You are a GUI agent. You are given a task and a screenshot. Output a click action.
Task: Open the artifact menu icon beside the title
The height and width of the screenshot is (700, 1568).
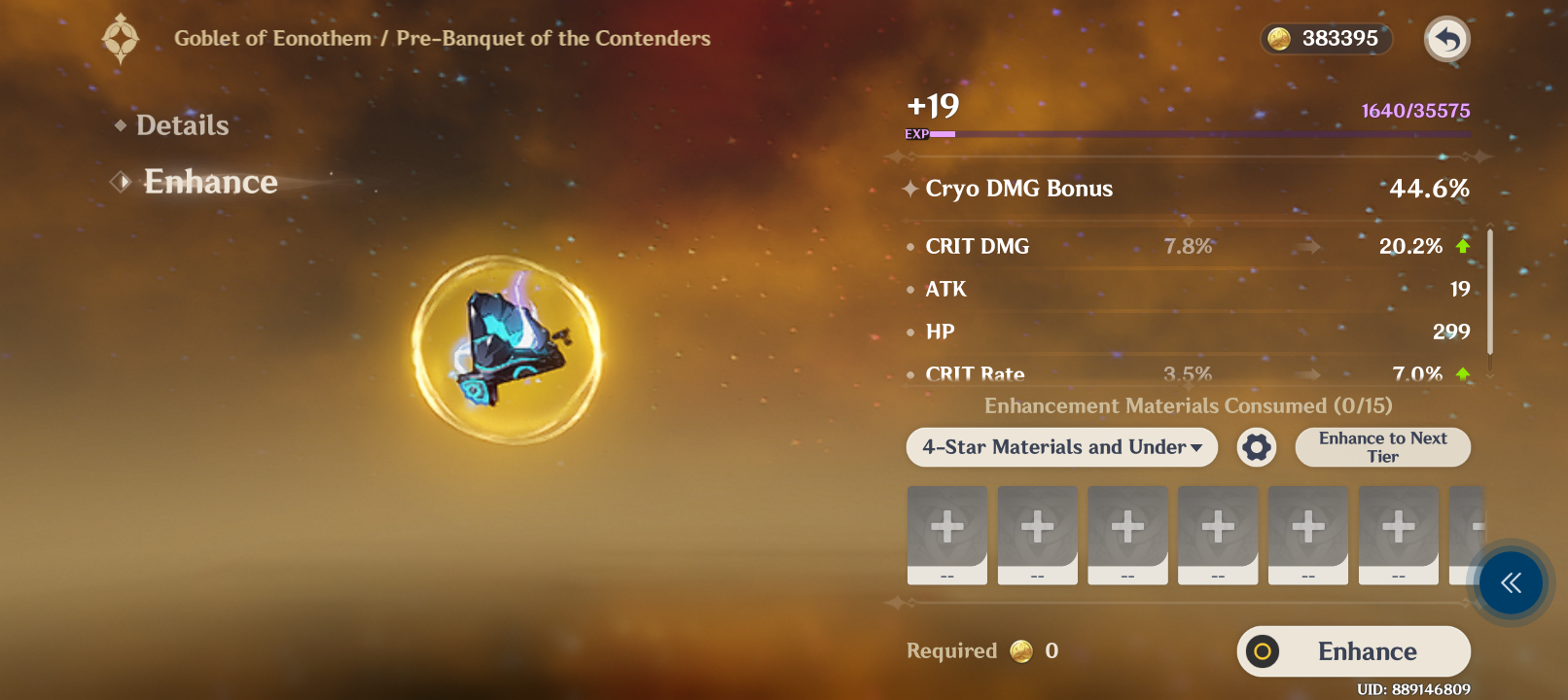[121, 39]
